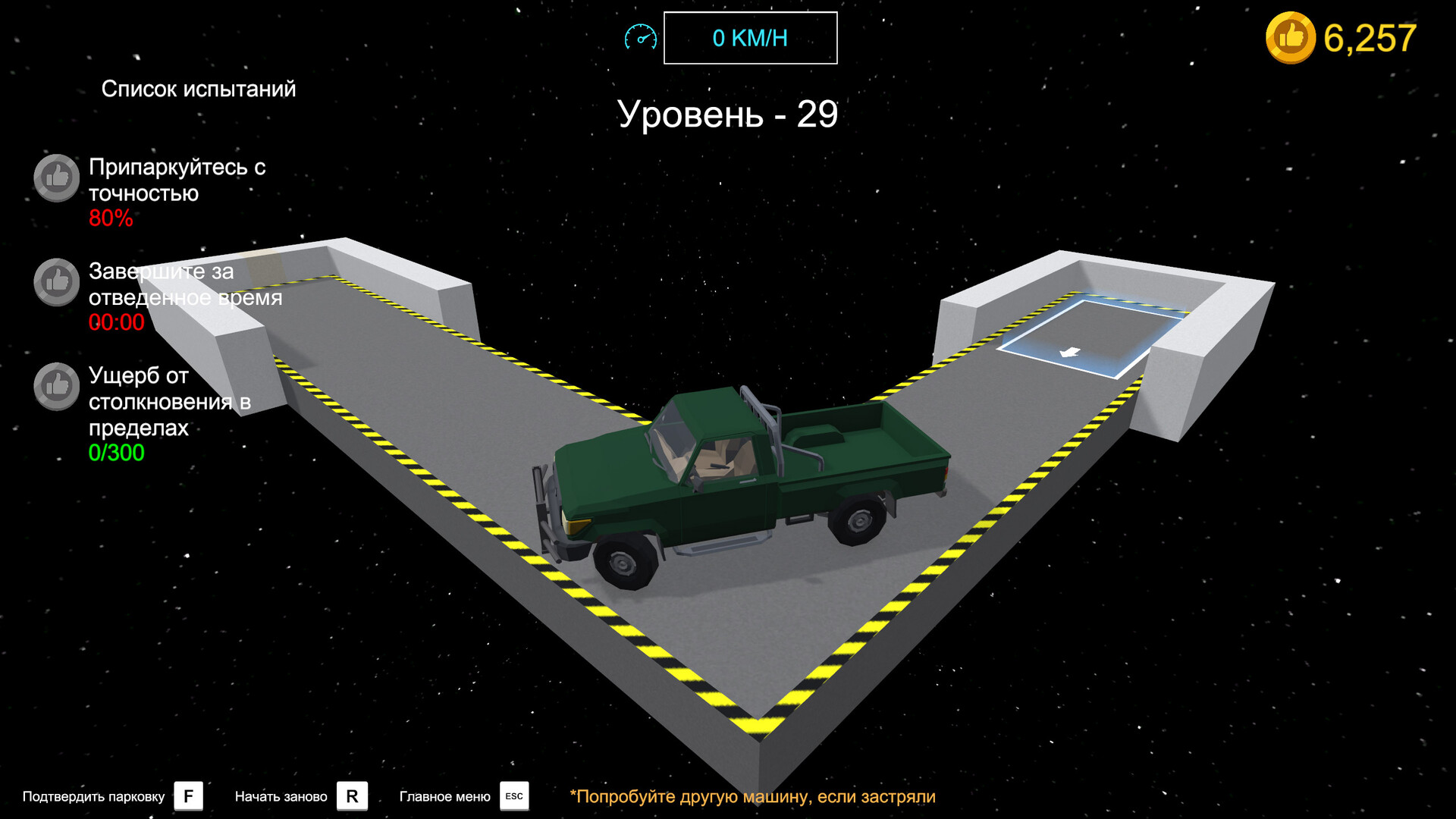Select the parking accuracy 80% challenge

click(176, 191)
